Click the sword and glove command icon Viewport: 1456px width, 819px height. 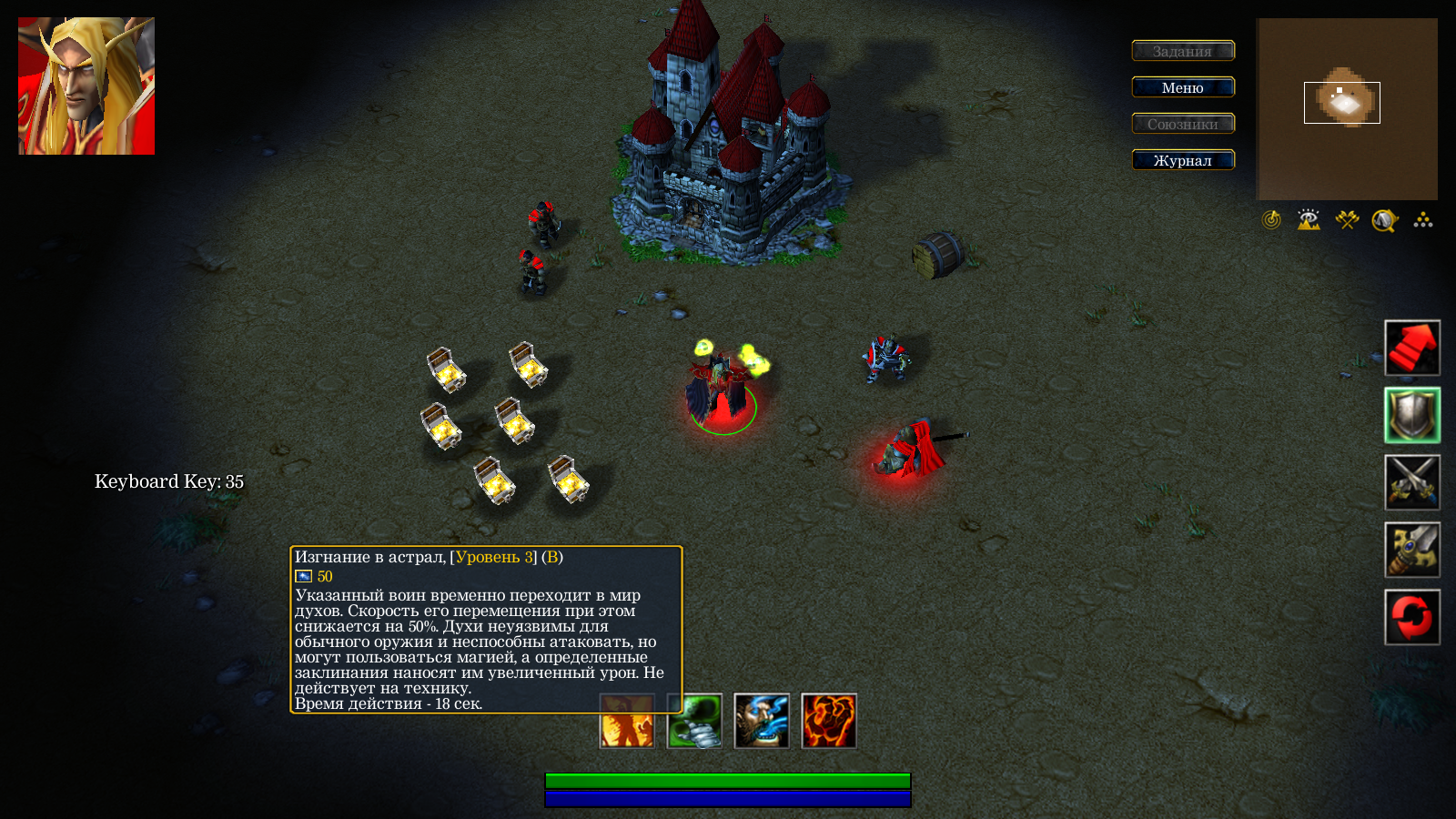pos(1412,550)
